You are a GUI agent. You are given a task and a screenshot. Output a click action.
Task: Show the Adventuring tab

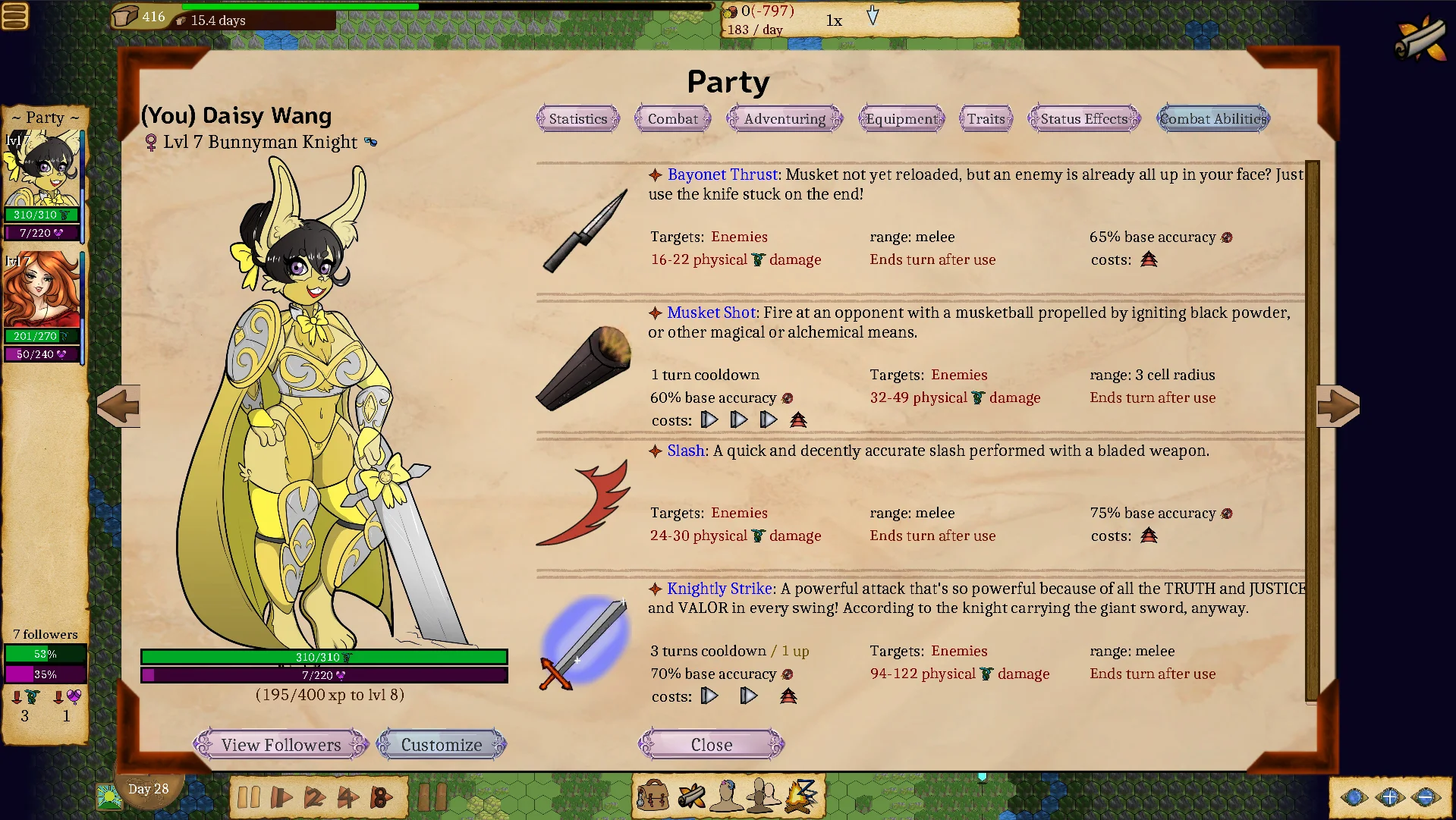point(784,119)
